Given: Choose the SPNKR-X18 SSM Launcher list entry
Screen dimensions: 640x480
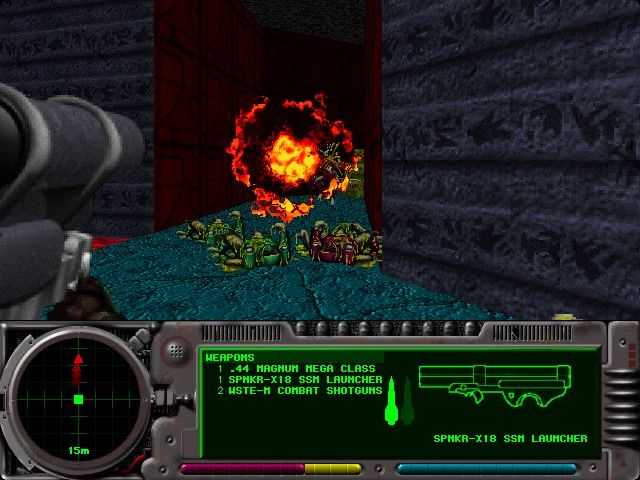Looking at the screenshot, I should click(x=299, y=380).
